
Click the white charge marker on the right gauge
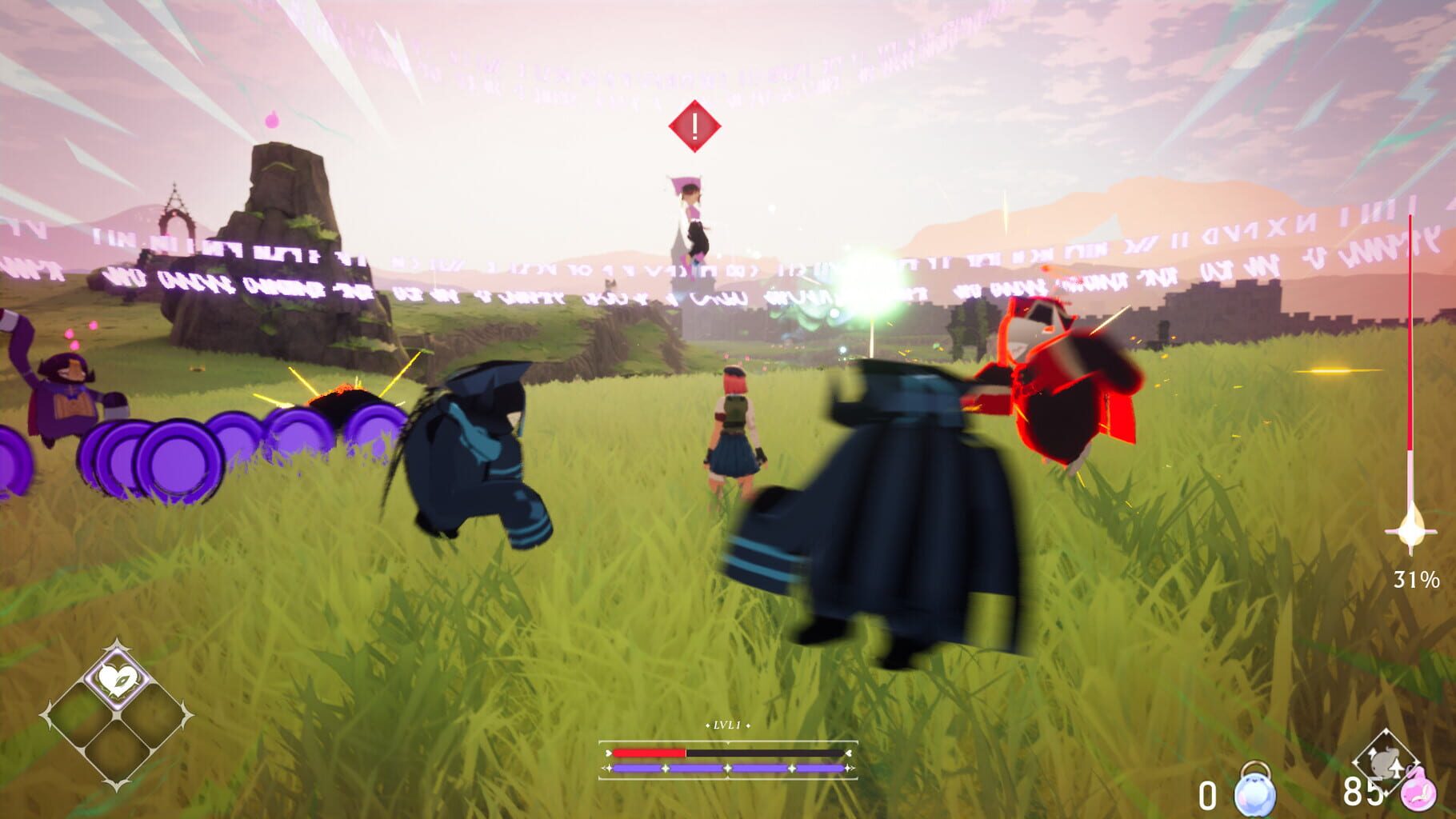1413,532
